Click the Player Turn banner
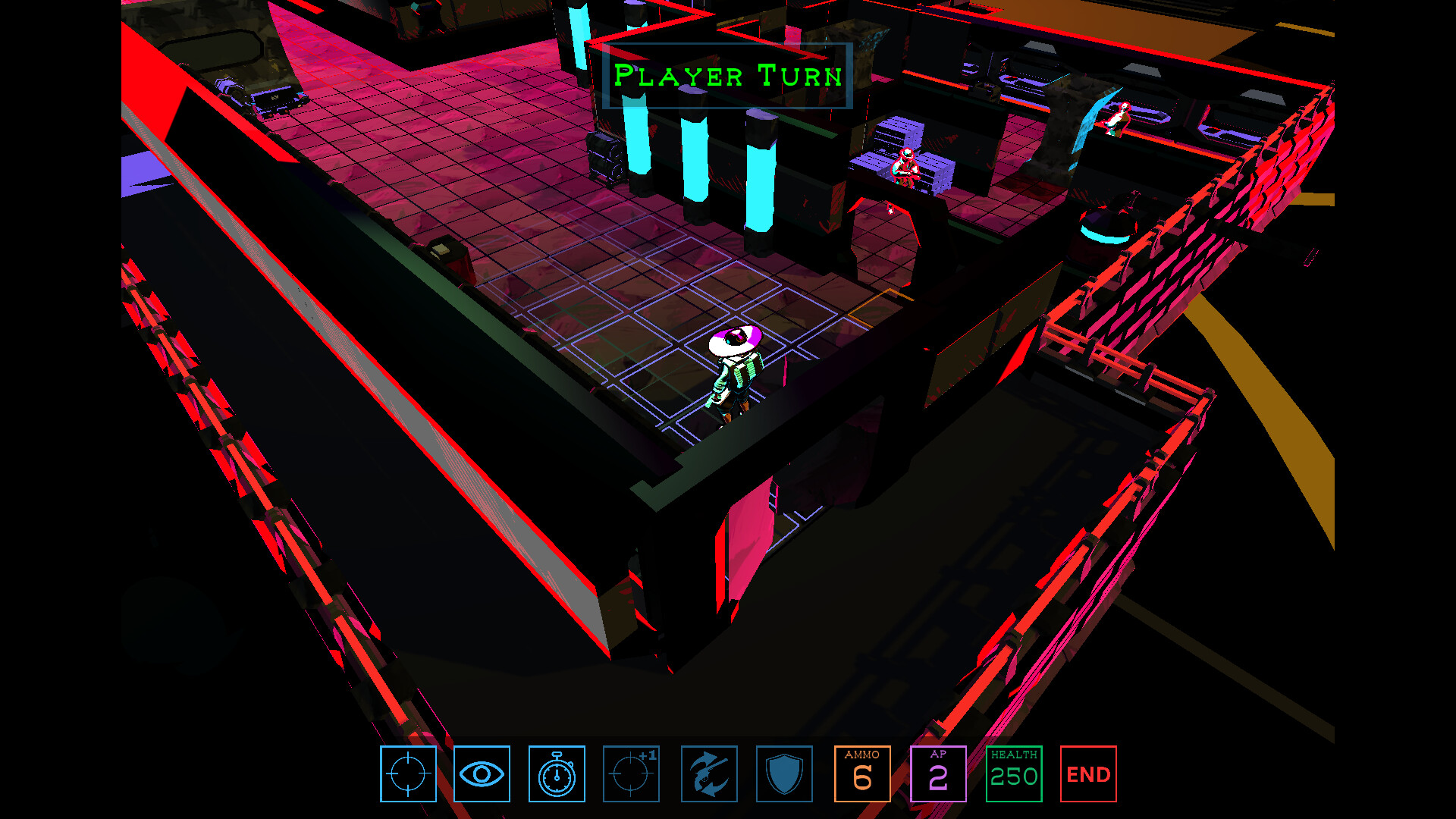The width and height of the screenshot is (1456, 819). [x=728, y=75]
